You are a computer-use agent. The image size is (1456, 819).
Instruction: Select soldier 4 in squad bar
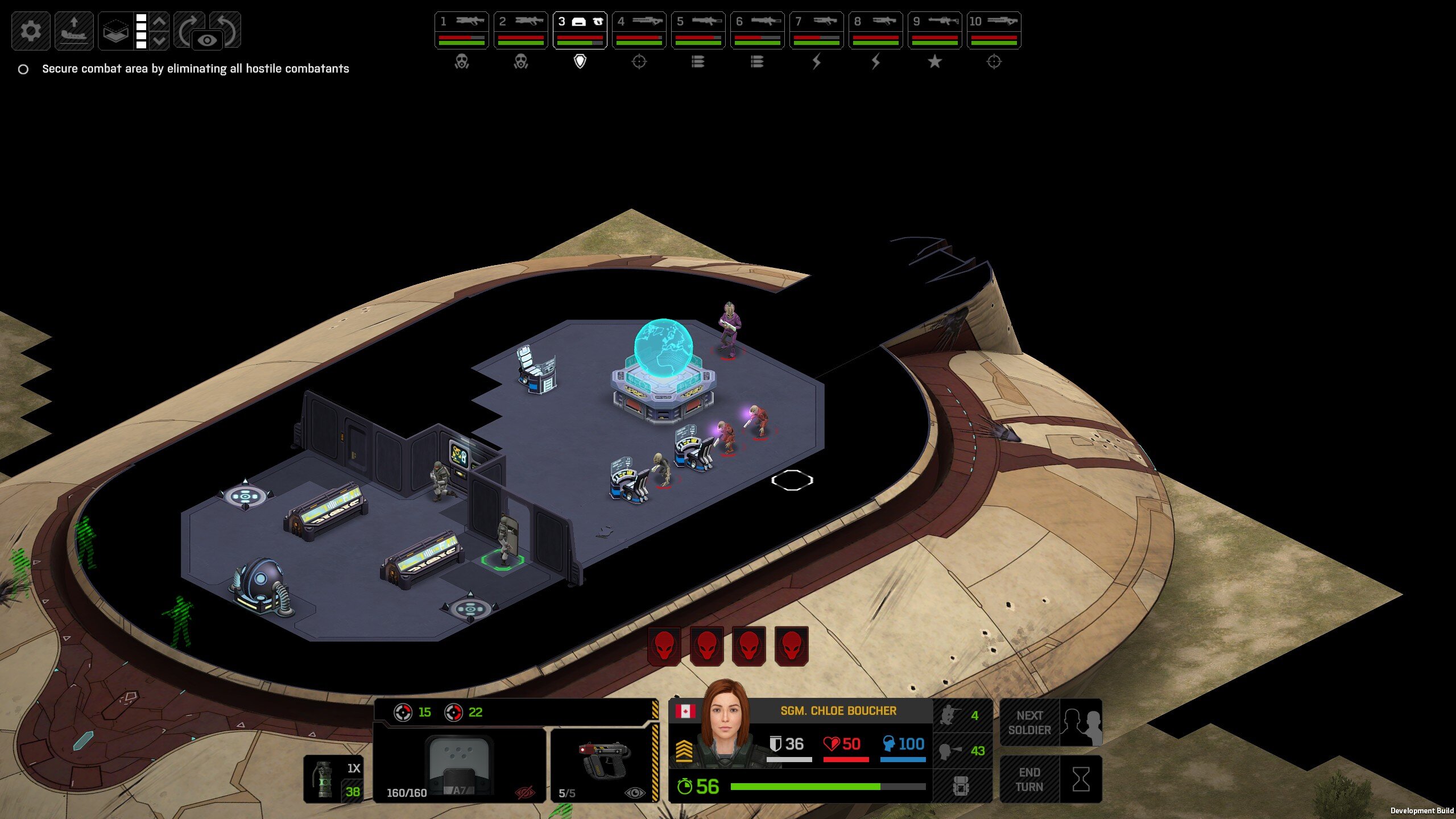(639, 30)
